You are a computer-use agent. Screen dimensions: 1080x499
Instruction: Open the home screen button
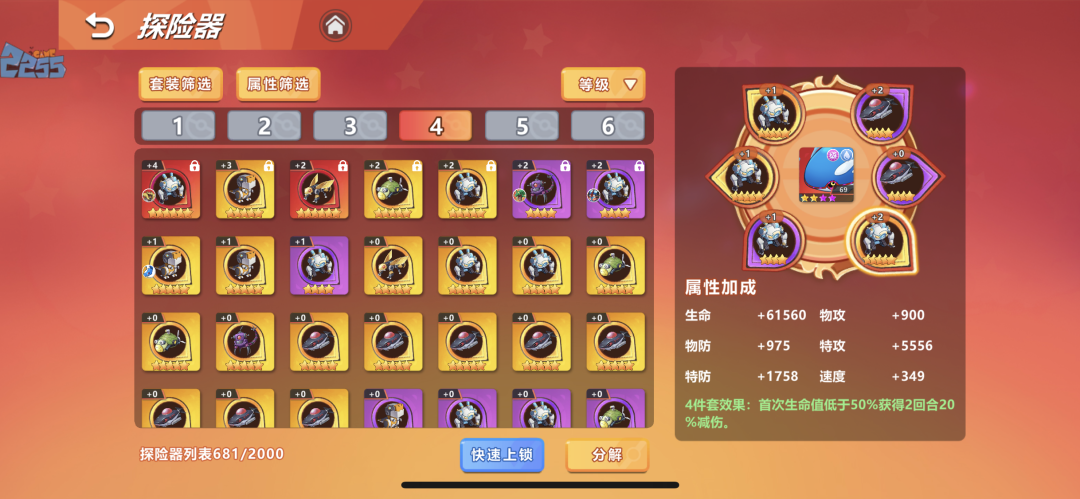point(336,25)
